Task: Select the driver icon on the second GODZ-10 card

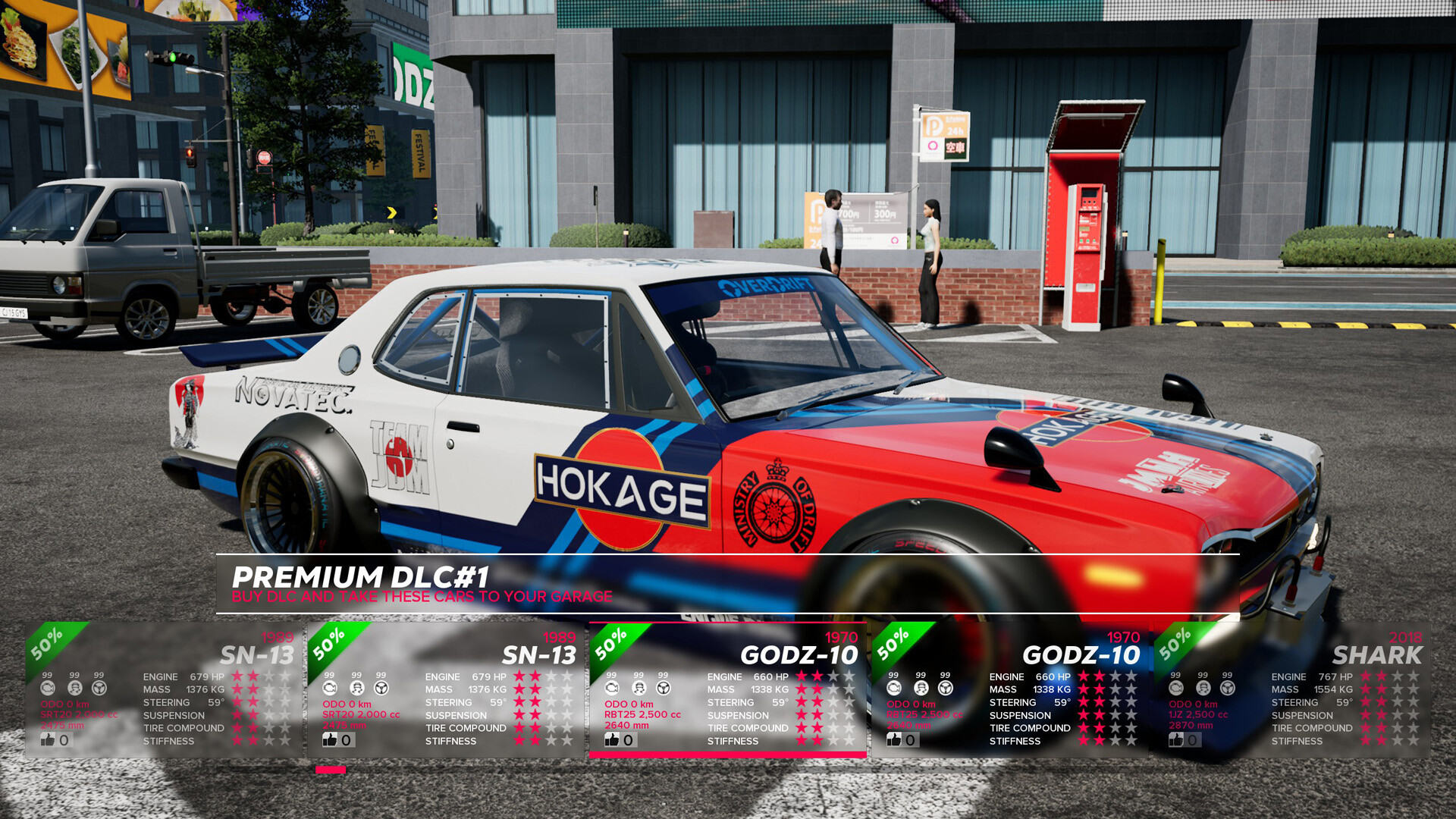Action: click(920, 689)
